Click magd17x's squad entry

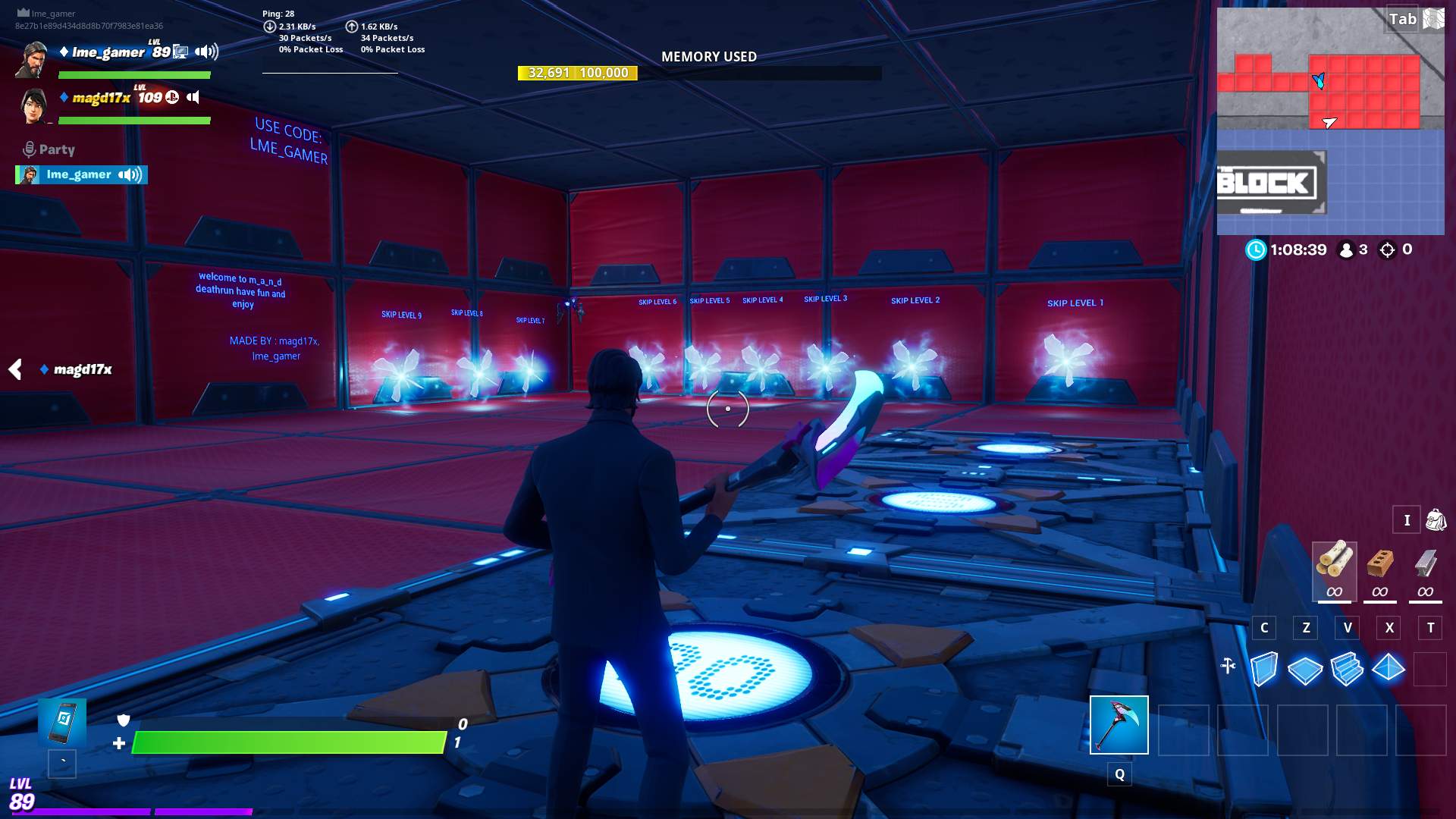point(102,98)
